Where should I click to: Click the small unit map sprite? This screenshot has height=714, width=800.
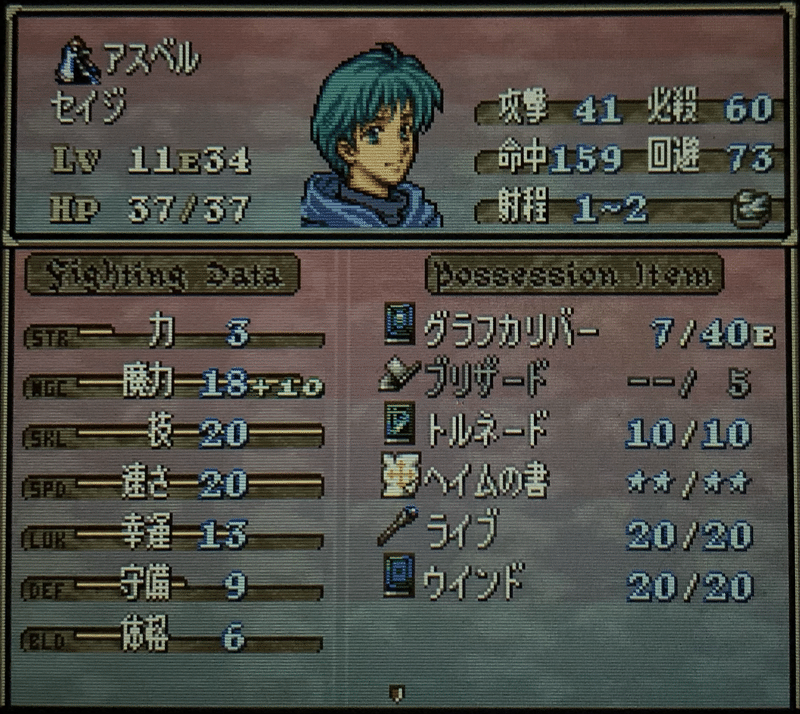click(75, 60)
